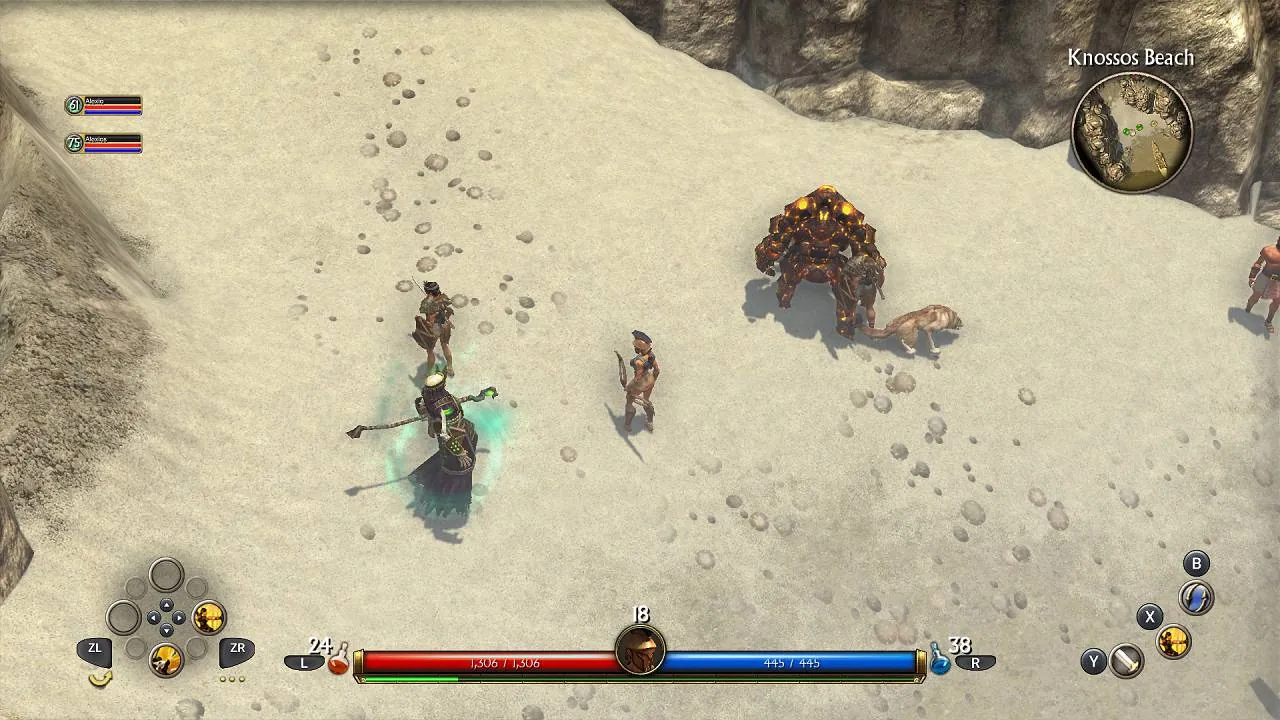Click the character portrait above the health bar
The width and height of the screenshot is (1280, 720).
pyautogui.click(x=640, y=648)
